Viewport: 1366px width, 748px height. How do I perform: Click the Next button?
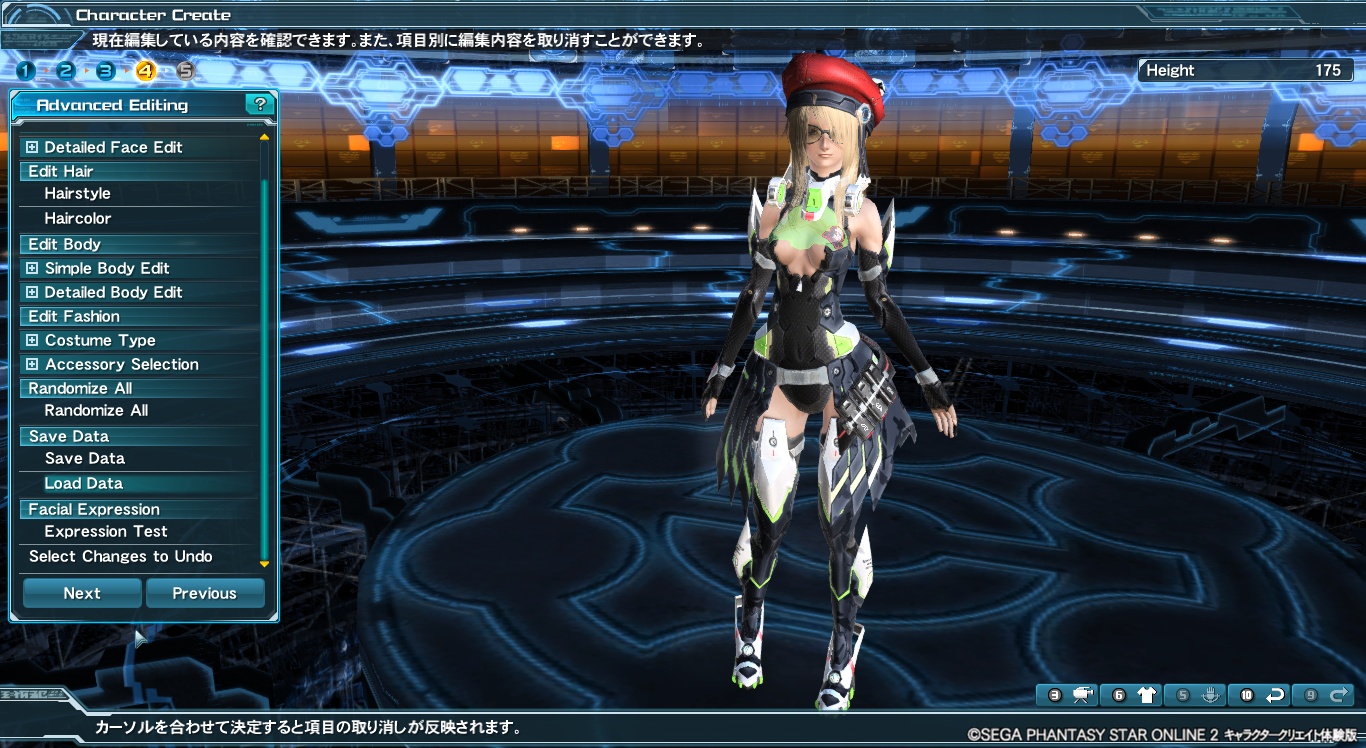coord(81,592)
